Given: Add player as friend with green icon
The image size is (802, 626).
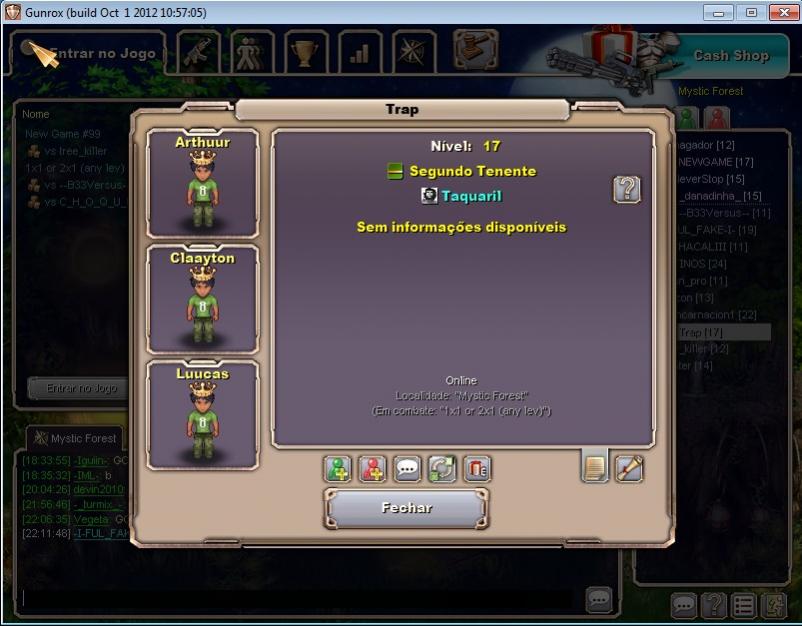Looking at the screenshot, I should tap(338, 468).
